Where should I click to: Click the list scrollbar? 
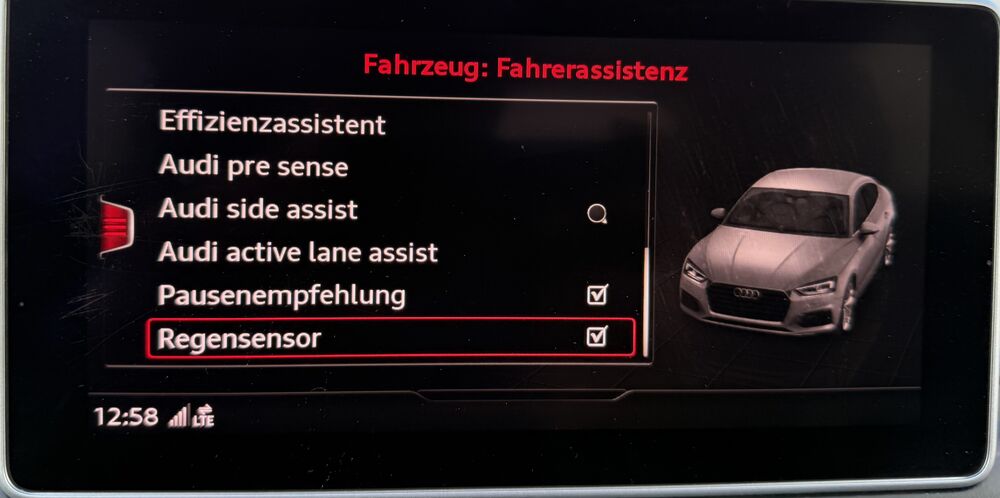pos(647,300)
